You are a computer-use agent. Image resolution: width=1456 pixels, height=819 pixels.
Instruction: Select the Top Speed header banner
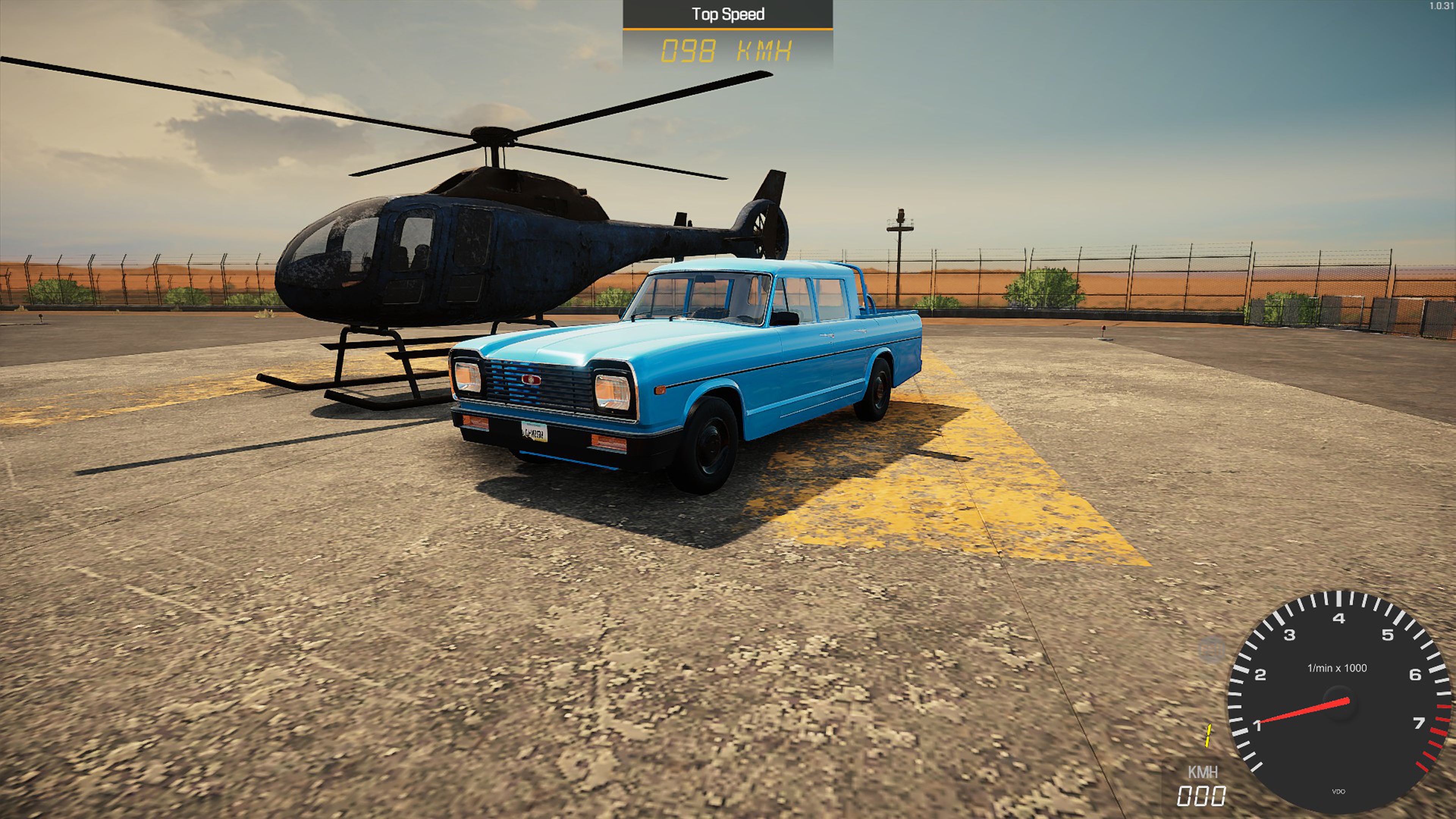pyautogui.click(x=727, y=14)
